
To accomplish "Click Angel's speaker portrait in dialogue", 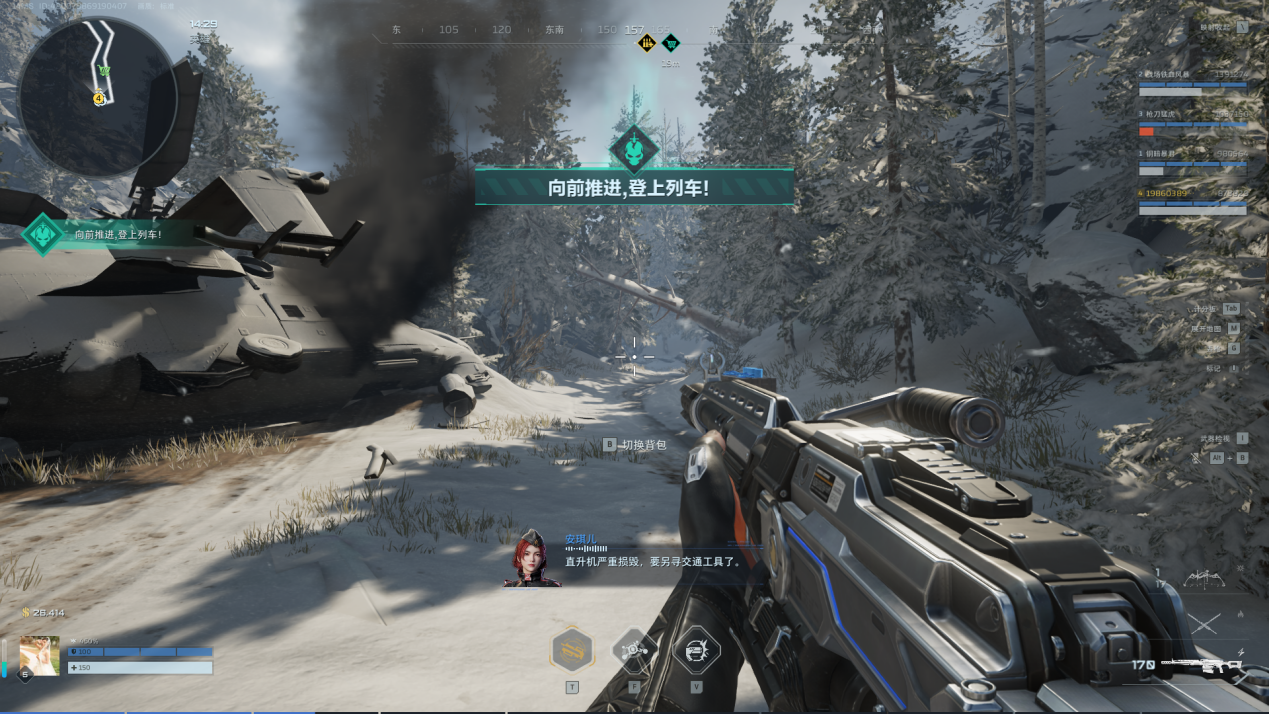I will tap(531, 558).
